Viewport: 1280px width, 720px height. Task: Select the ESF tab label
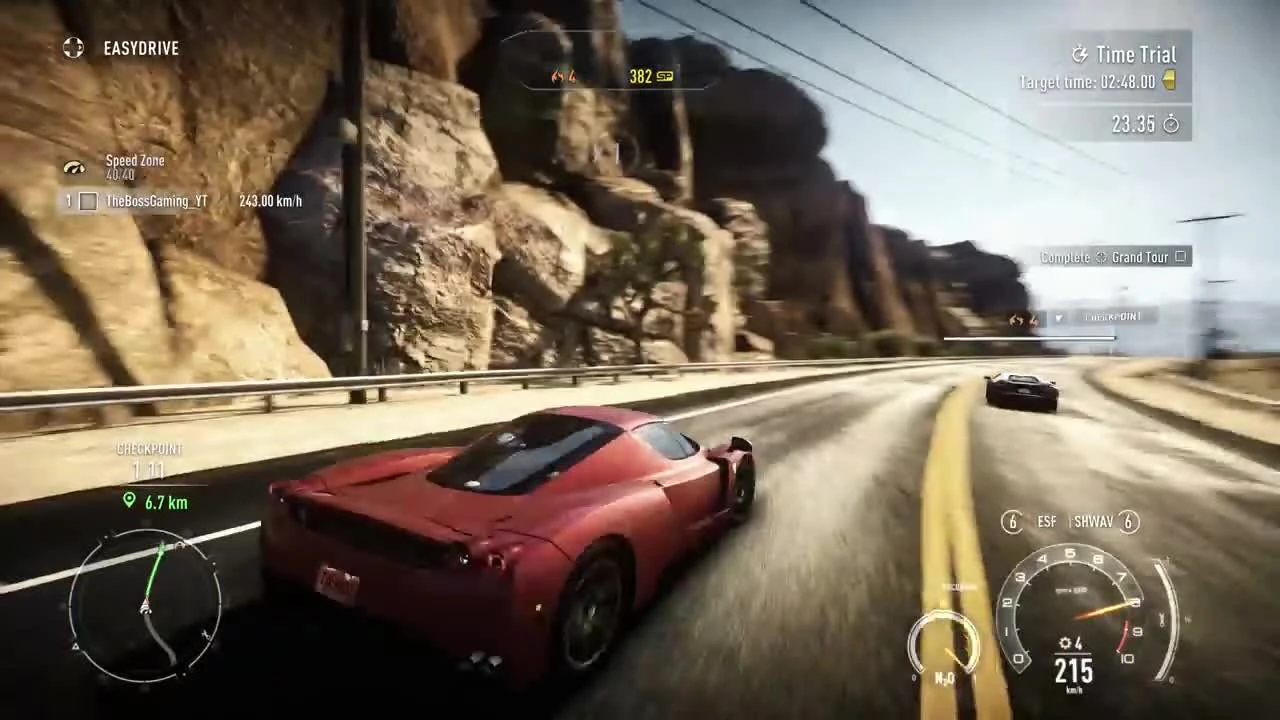[x=1046, y=521]
